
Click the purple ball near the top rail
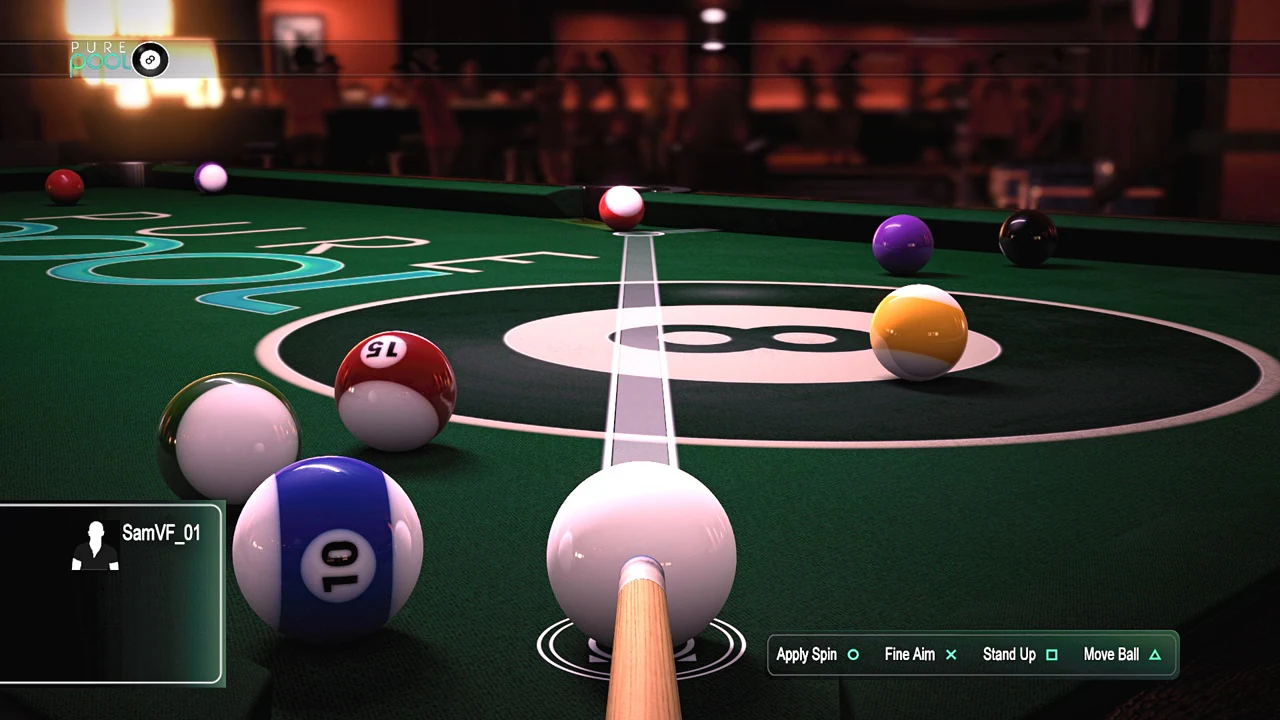click(x=901, y=243)
